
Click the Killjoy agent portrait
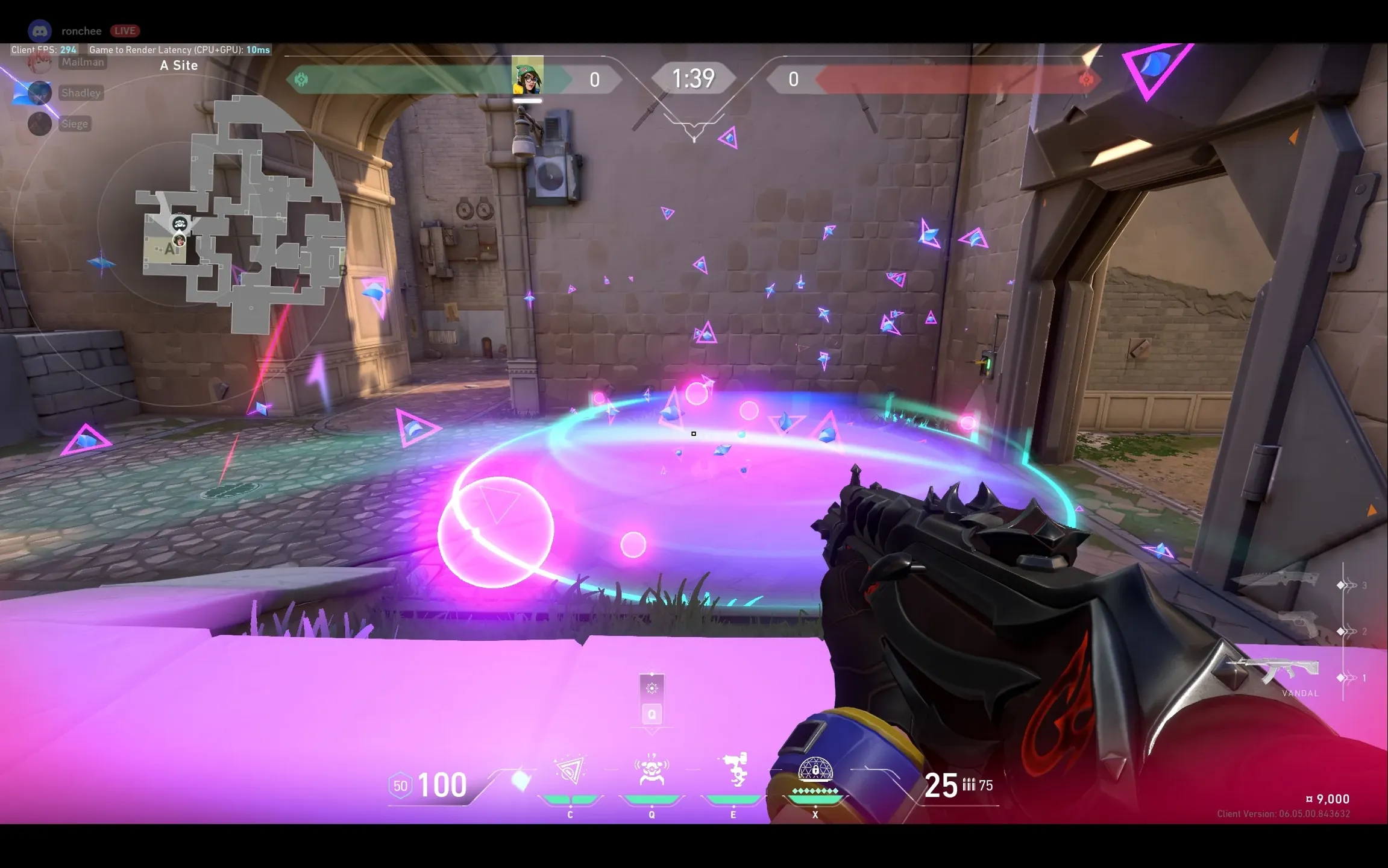point(527,76)
